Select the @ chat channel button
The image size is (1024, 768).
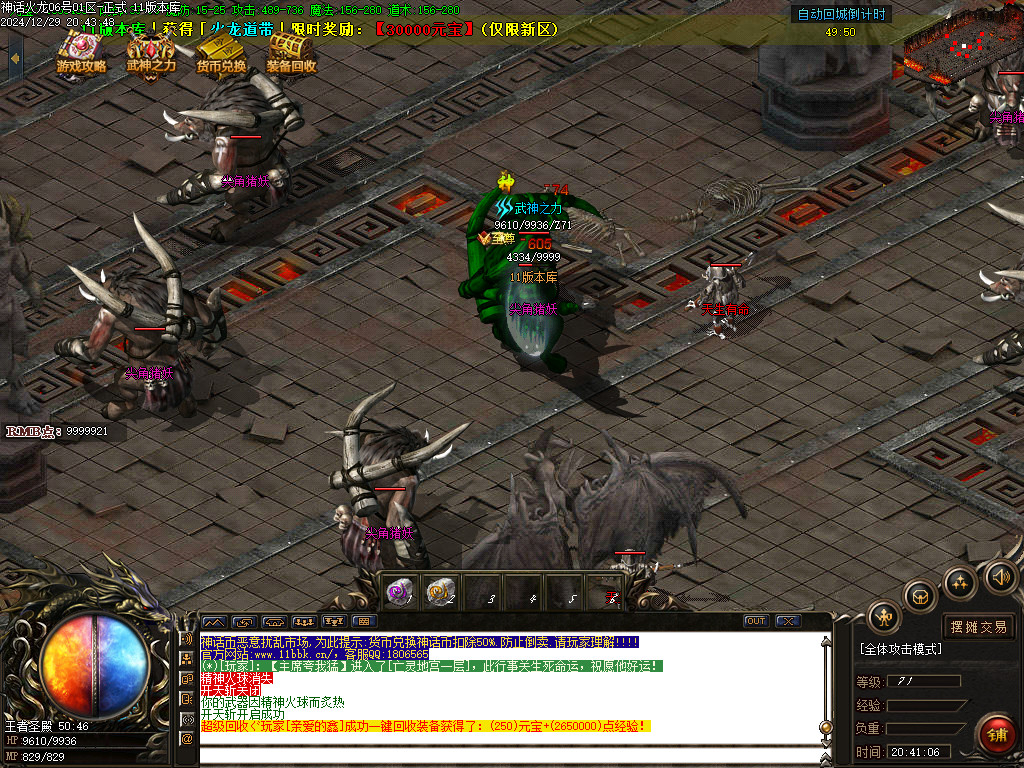point(186,739)
